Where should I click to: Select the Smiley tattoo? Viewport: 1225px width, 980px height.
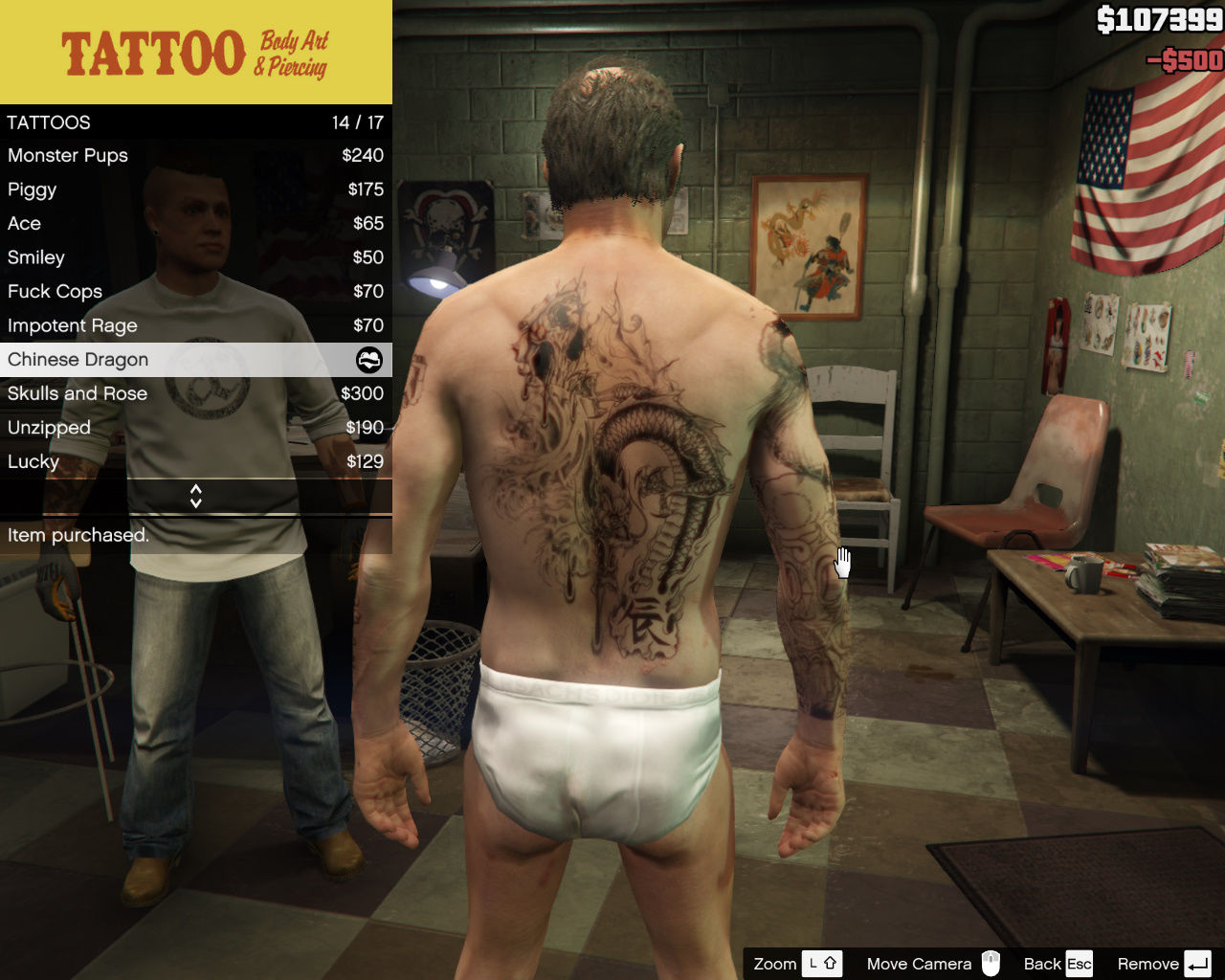[195, 257]
